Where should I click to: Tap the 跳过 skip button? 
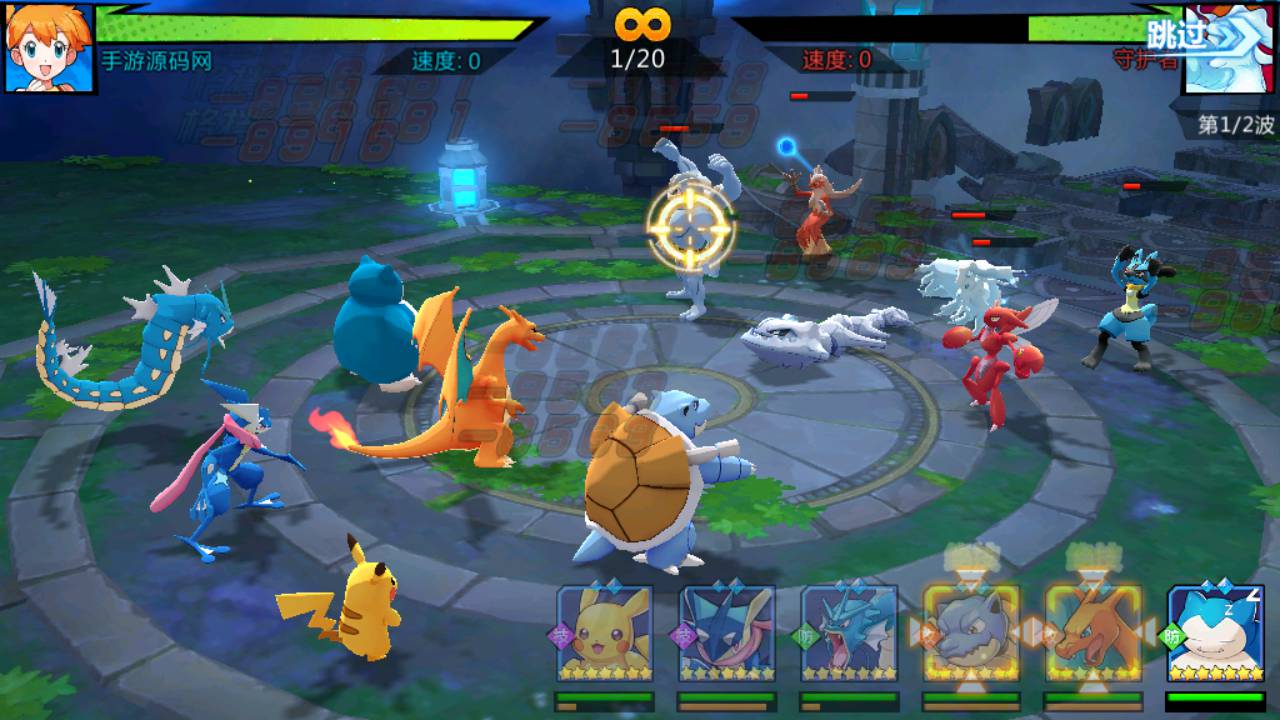(1177, 34)
